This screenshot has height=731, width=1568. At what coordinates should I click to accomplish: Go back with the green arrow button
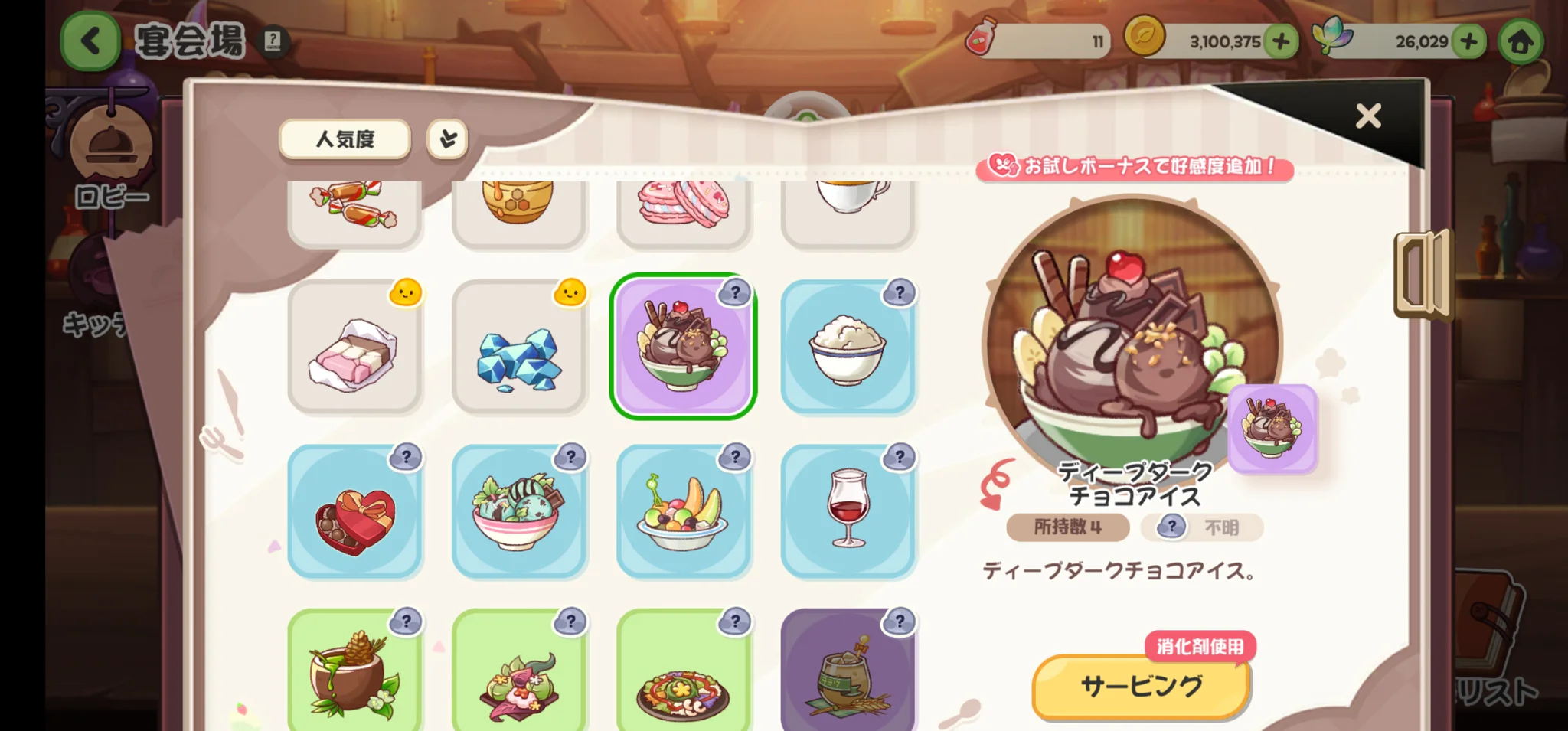[90, 41]
